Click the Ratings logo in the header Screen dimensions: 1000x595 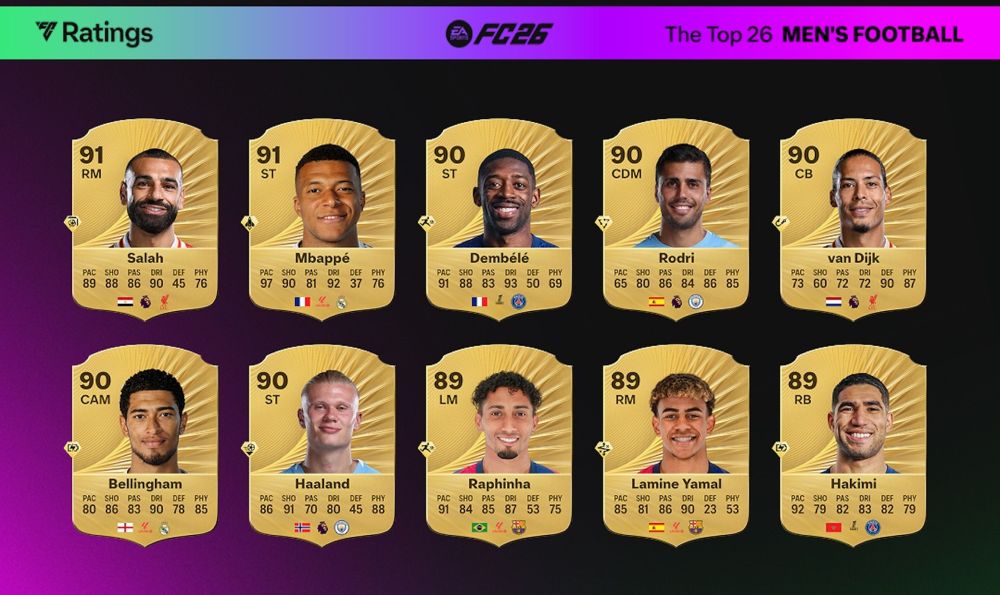[x=94, y=33]
